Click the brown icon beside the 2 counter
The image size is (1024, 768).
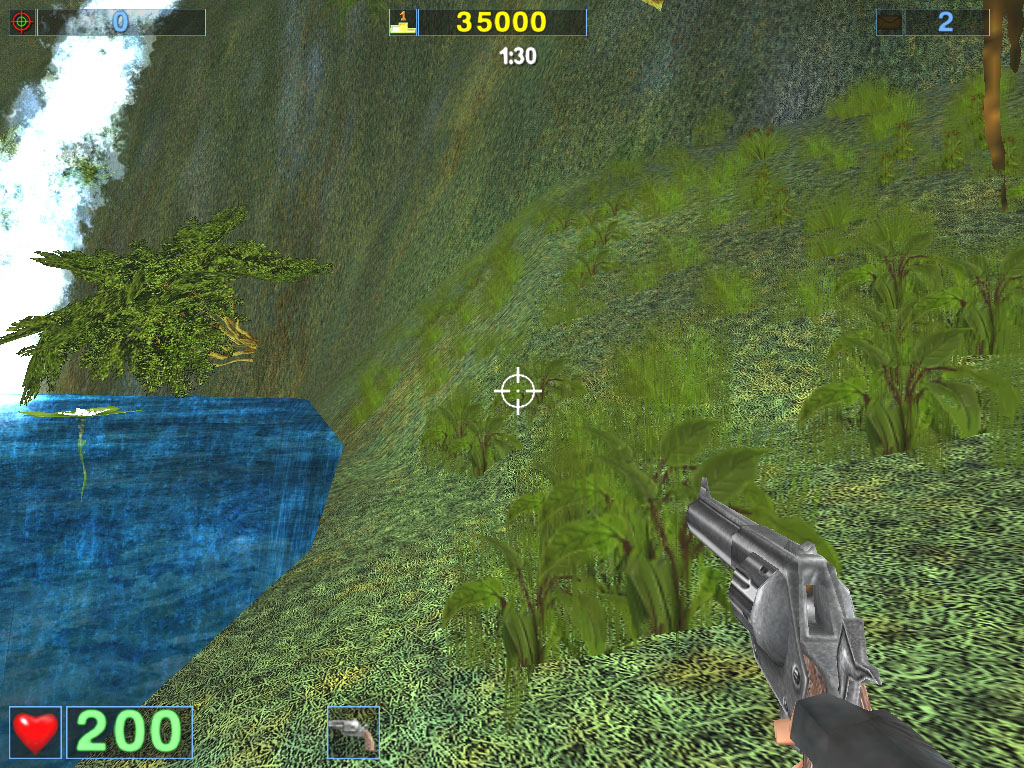pos(890,22)
